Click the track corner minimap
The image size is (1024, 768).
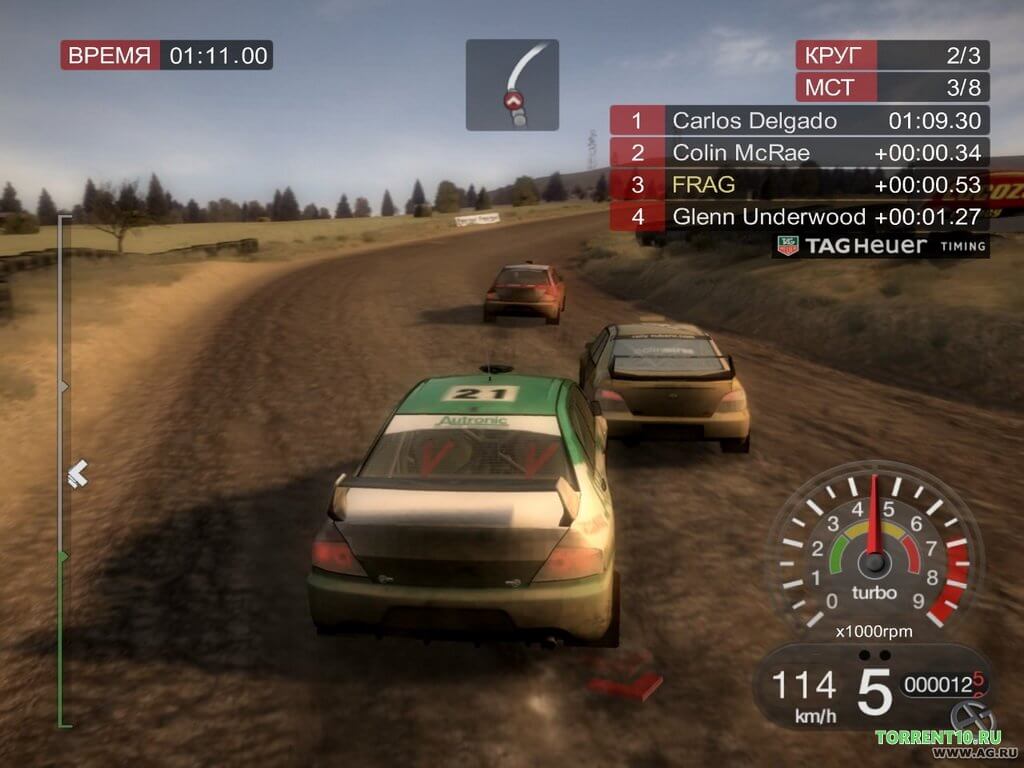pos(512,85)
